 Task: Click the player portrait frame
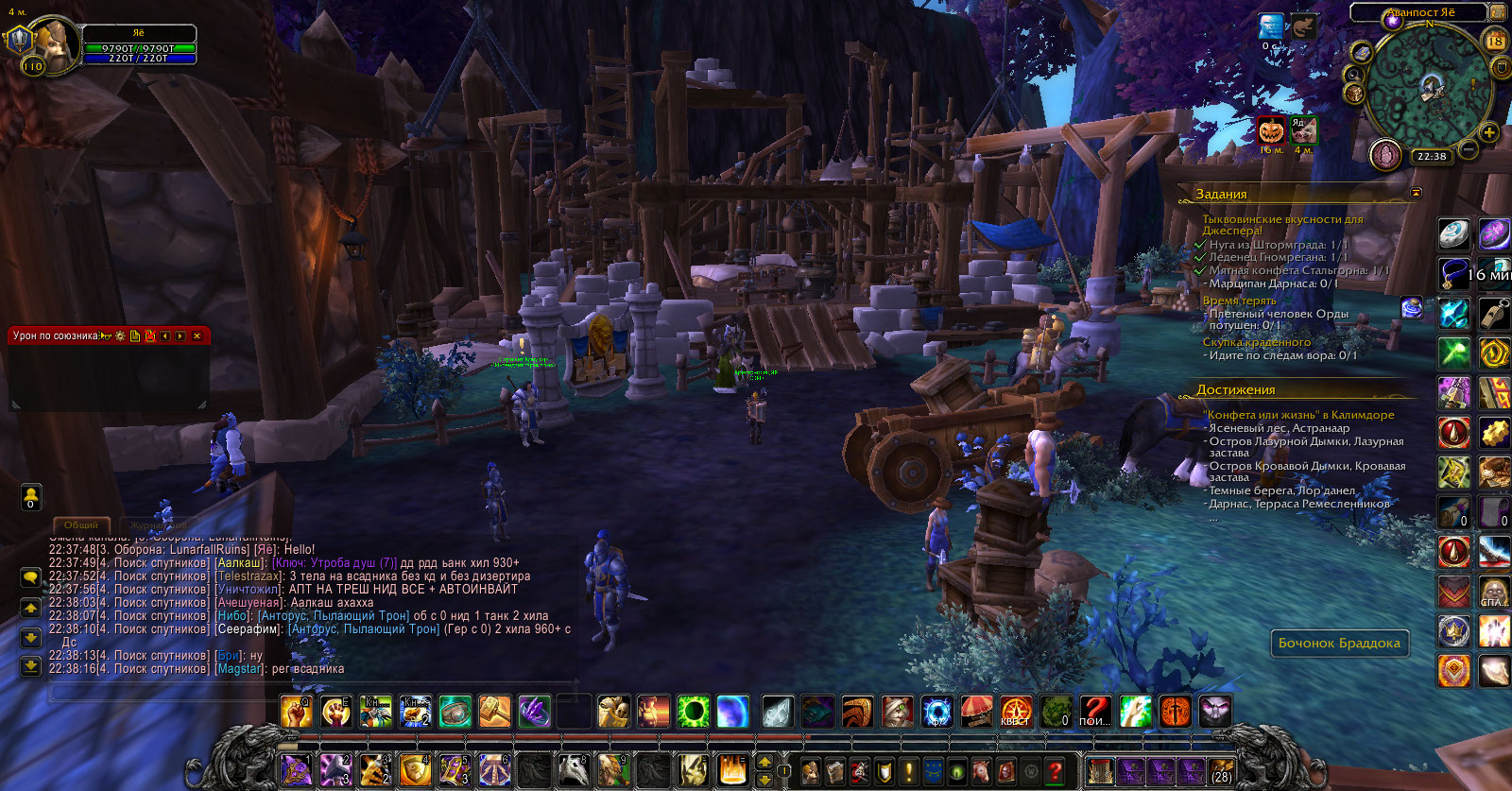point(49,43)
